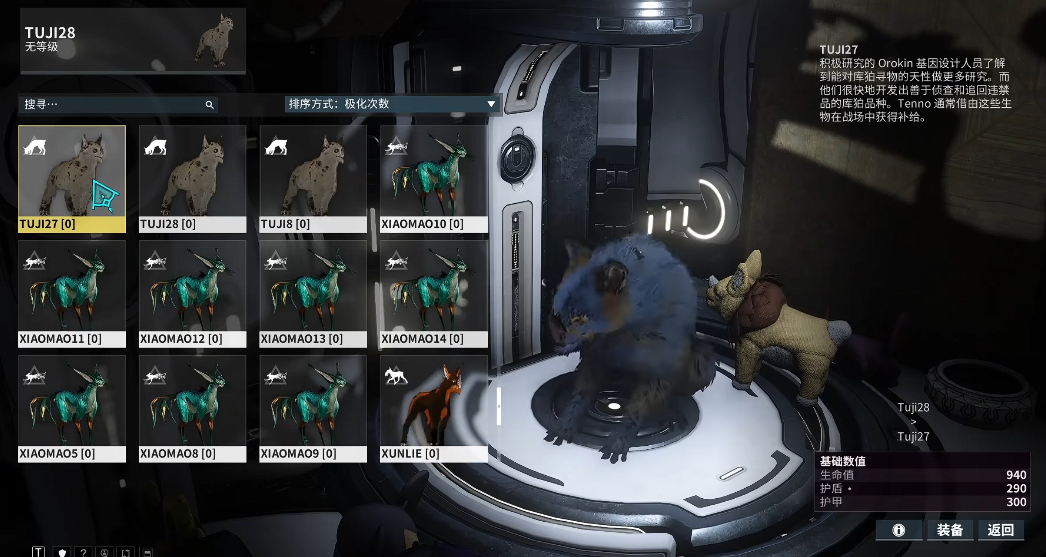
Task: Open the info button beside 装备
Action: pyautogui.click(x=899, y=530)
